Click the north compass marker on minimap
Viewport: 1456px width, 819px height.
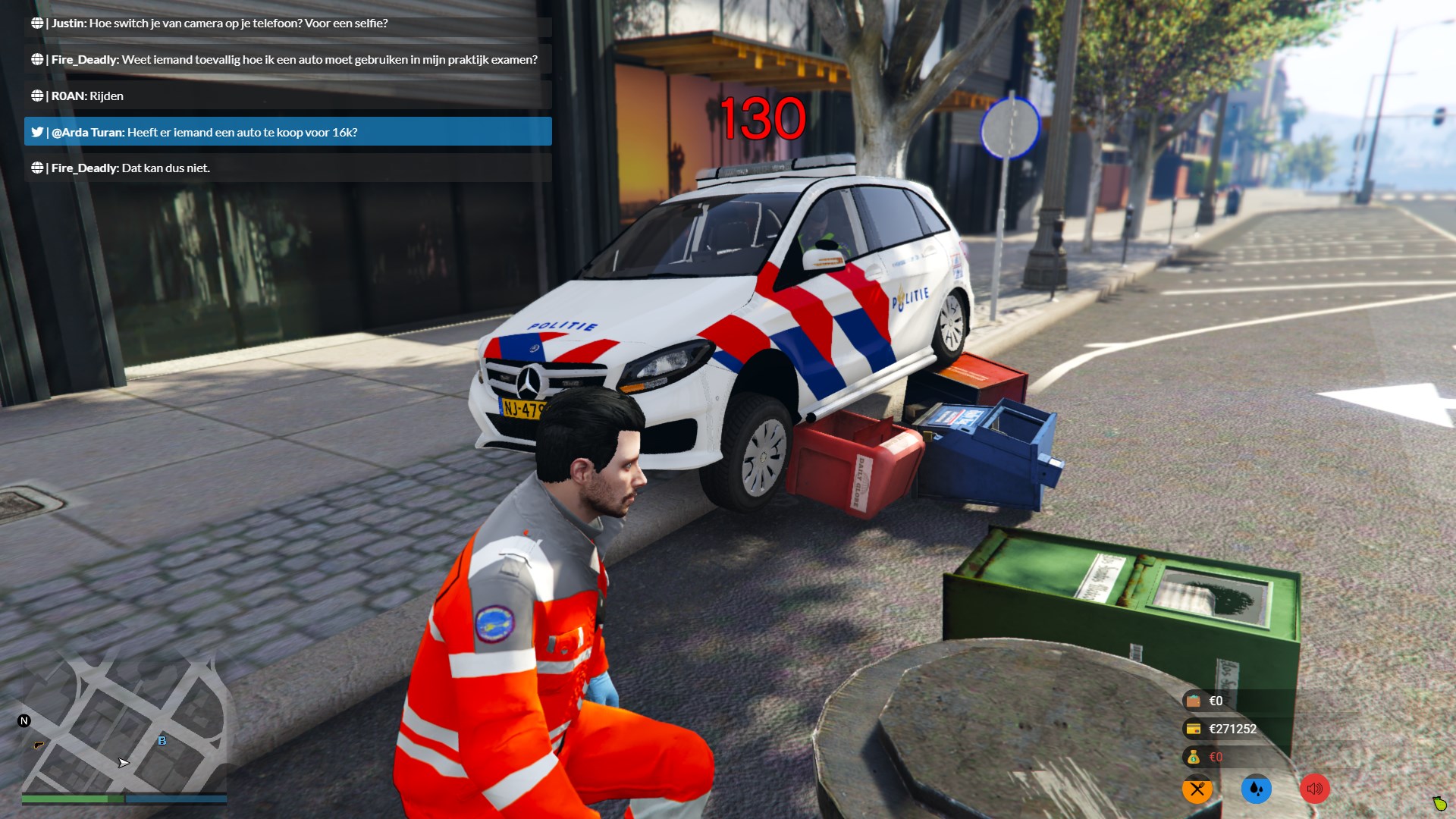(24, 721)
